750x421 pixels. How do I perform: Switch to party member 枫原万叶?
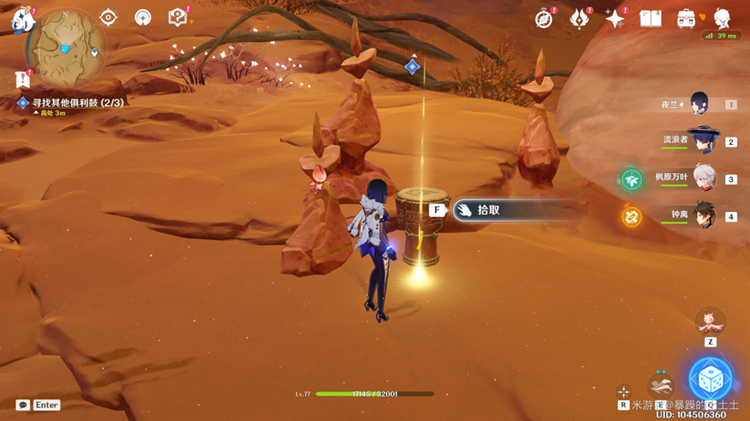click(x=704, y=179)
